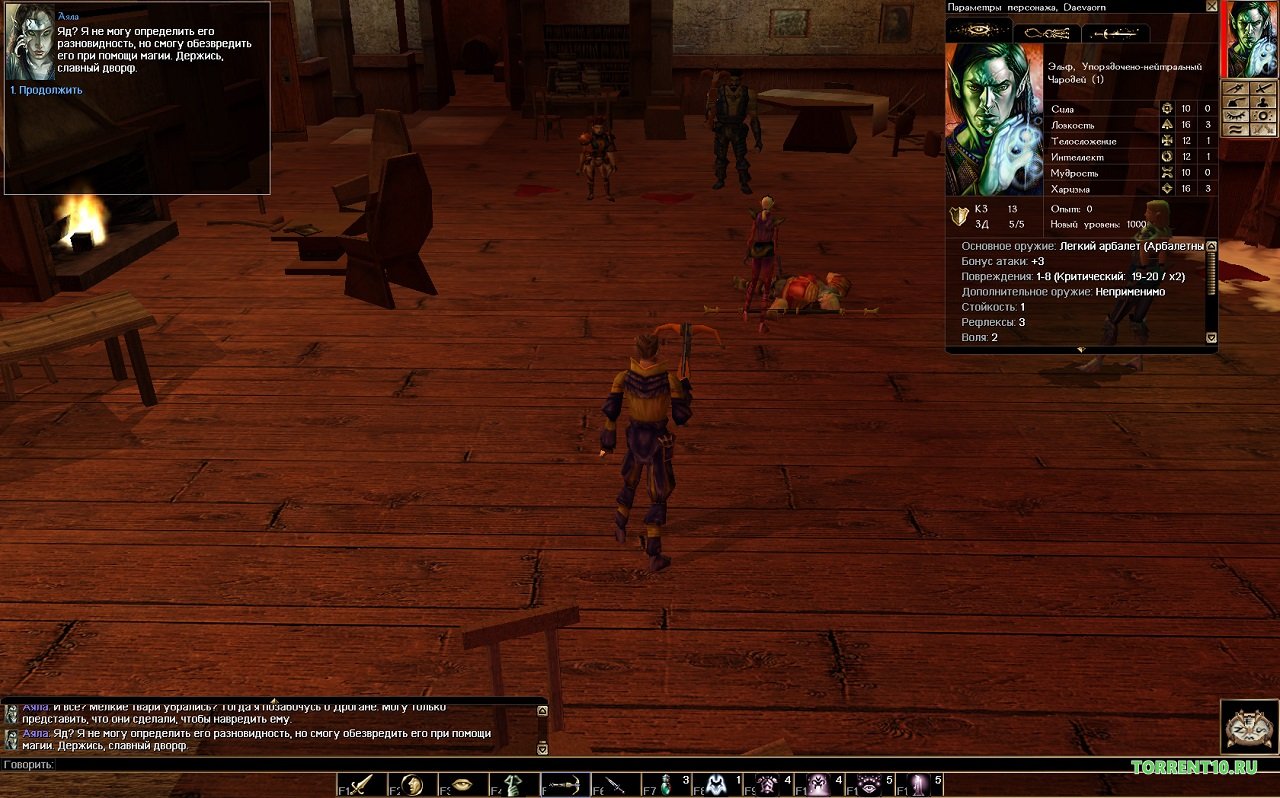Use the green potion quickslot F7

click(666, 785)
